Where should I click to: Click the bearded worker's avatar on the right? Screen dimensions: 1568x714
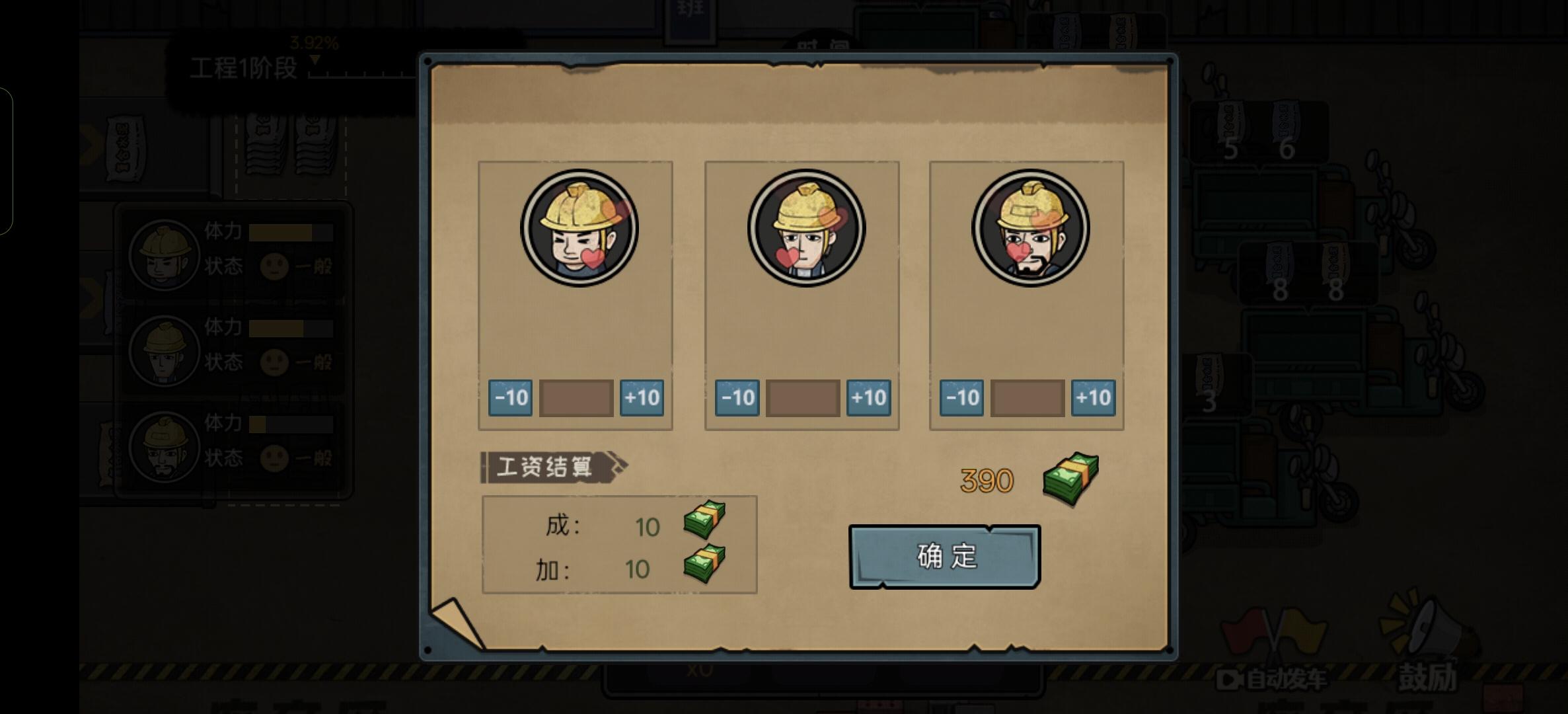pyautogui.click(x=1026, y=227)
